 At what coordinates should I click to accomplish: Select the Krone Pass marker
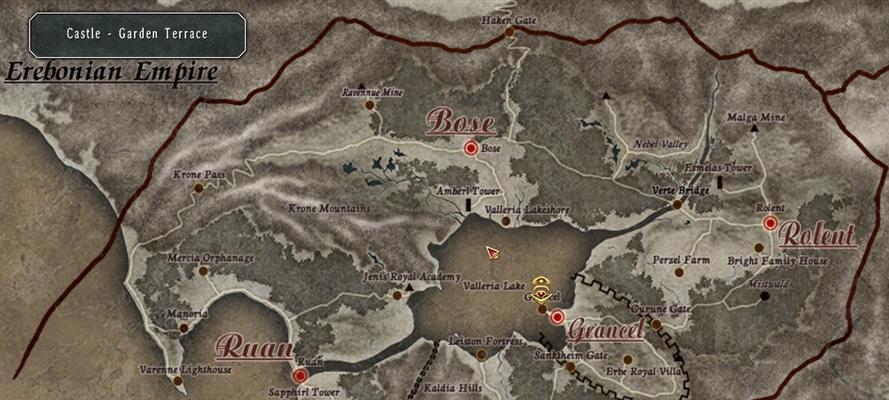click(x=198, y=187)
